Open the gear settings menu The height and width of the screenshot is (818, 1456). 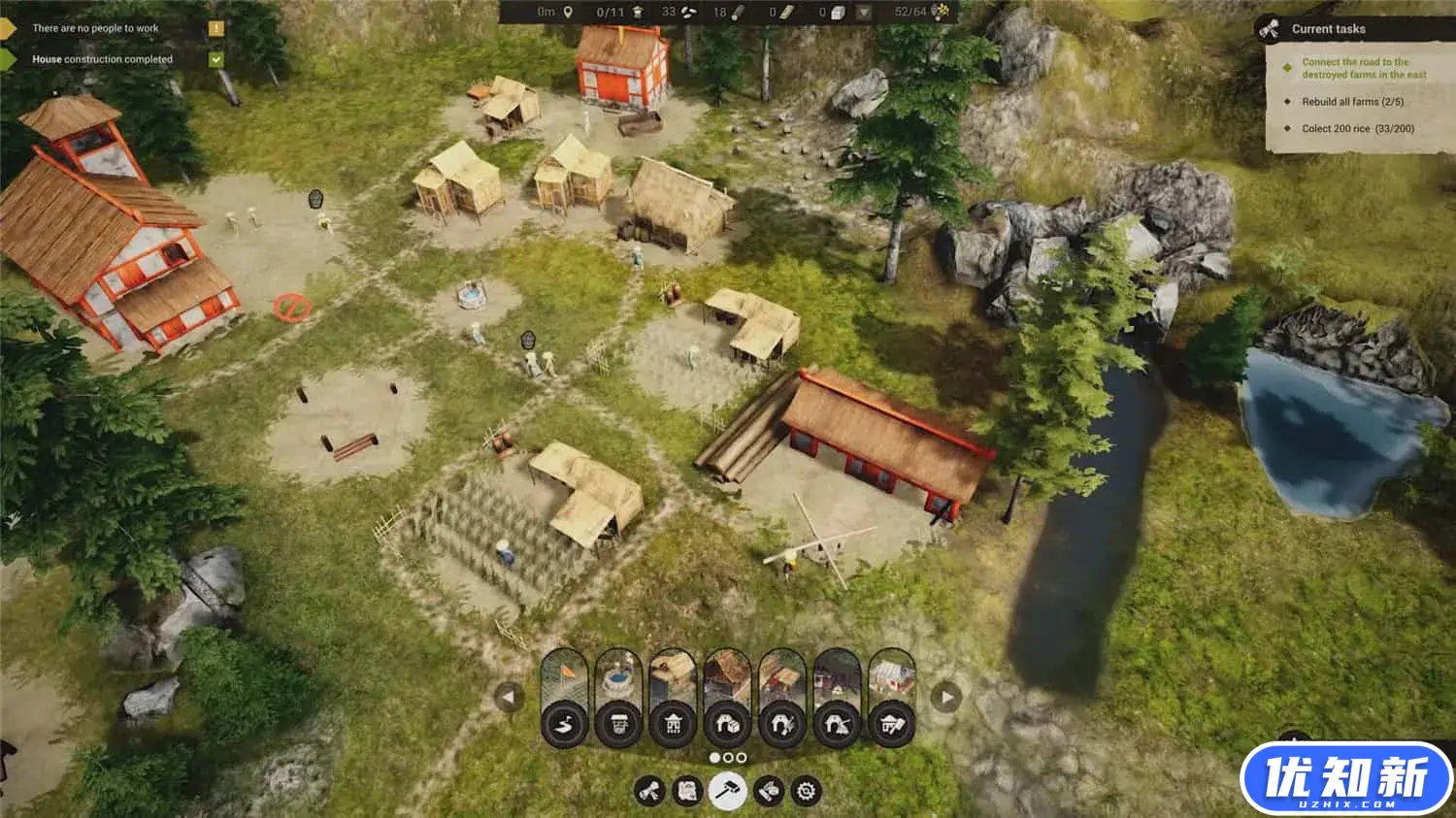tap(806, 792)
